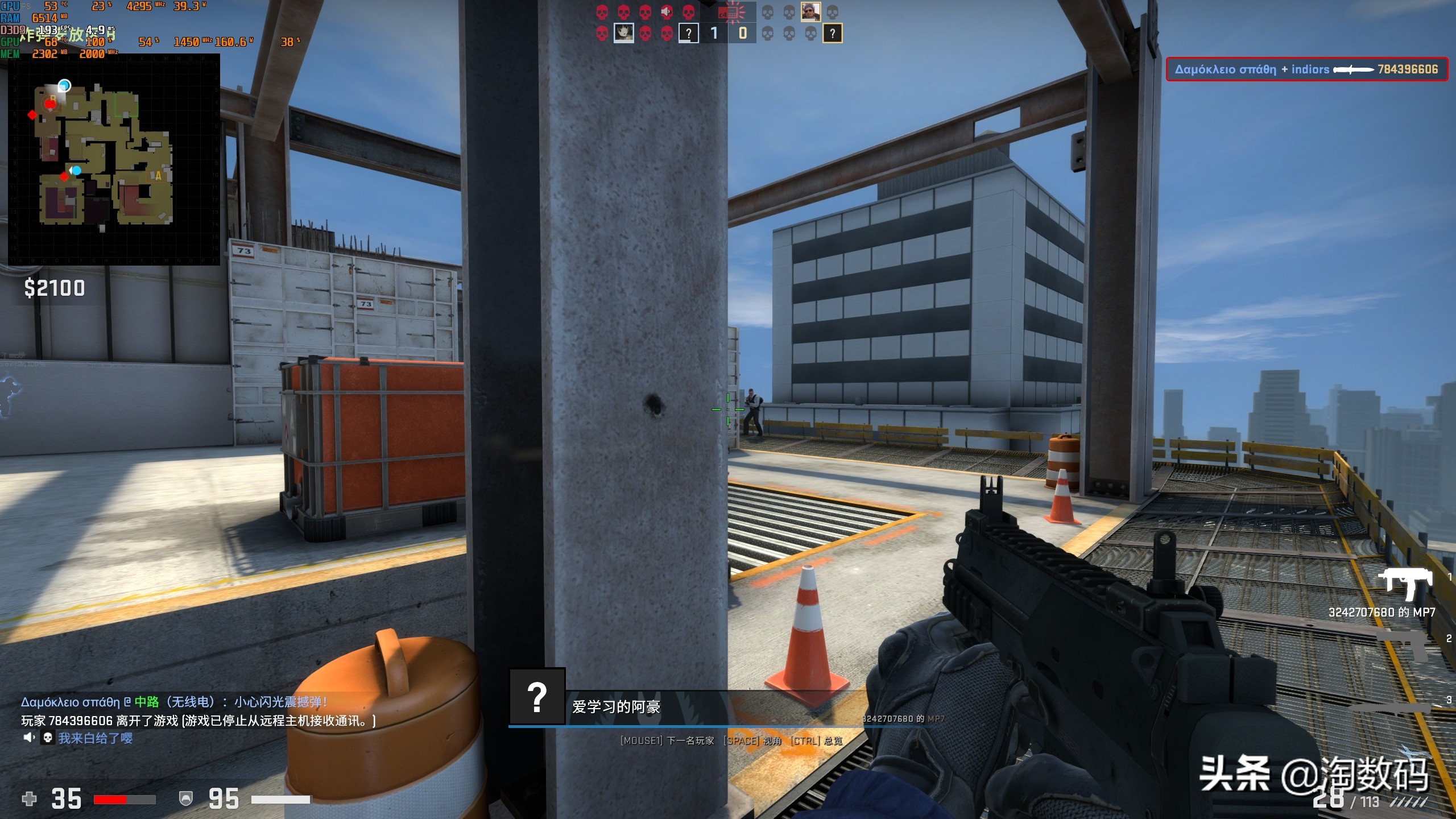Switch to the knife in slot 3
The width and height of the screenshot is (1456, 819).
click(1393, 707)
